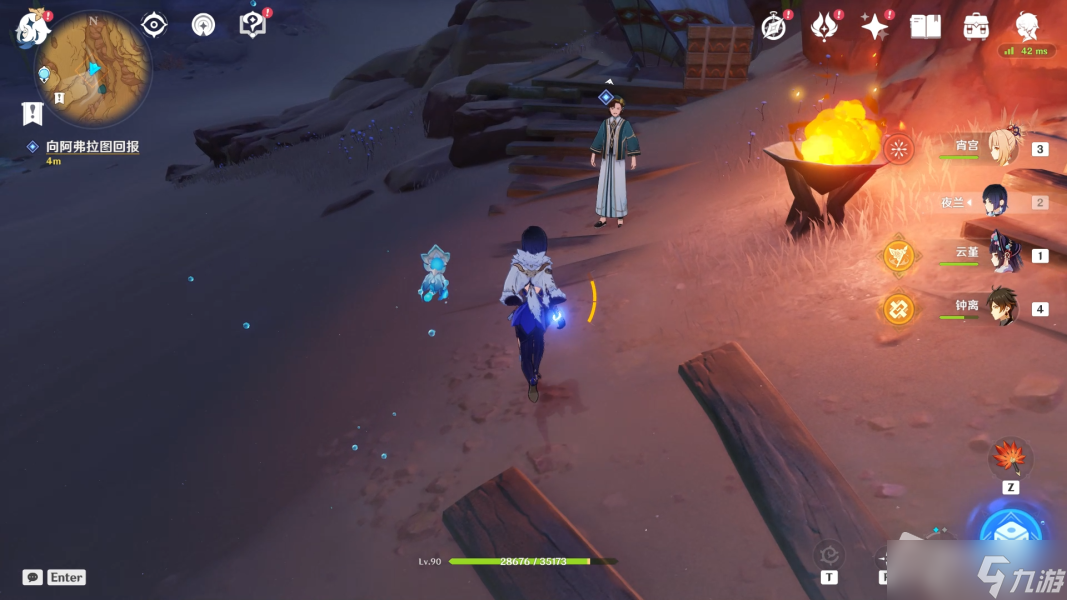Open the quest log bookmark icon

coord(32,113)
